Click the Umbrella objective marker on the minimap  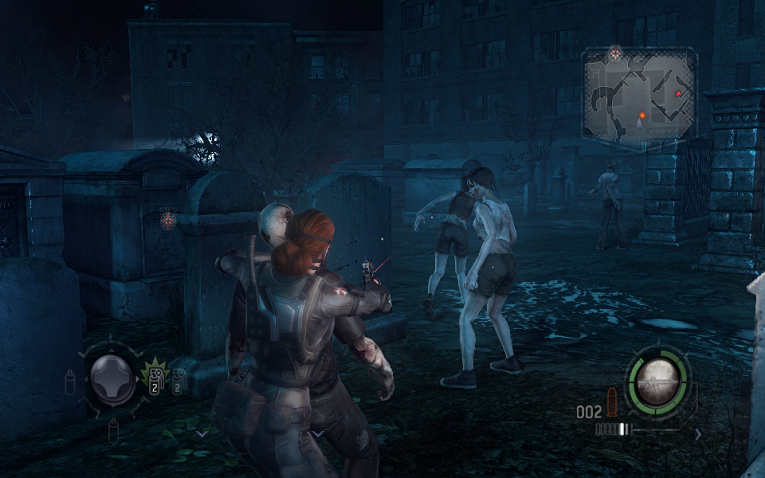(616, 52)
